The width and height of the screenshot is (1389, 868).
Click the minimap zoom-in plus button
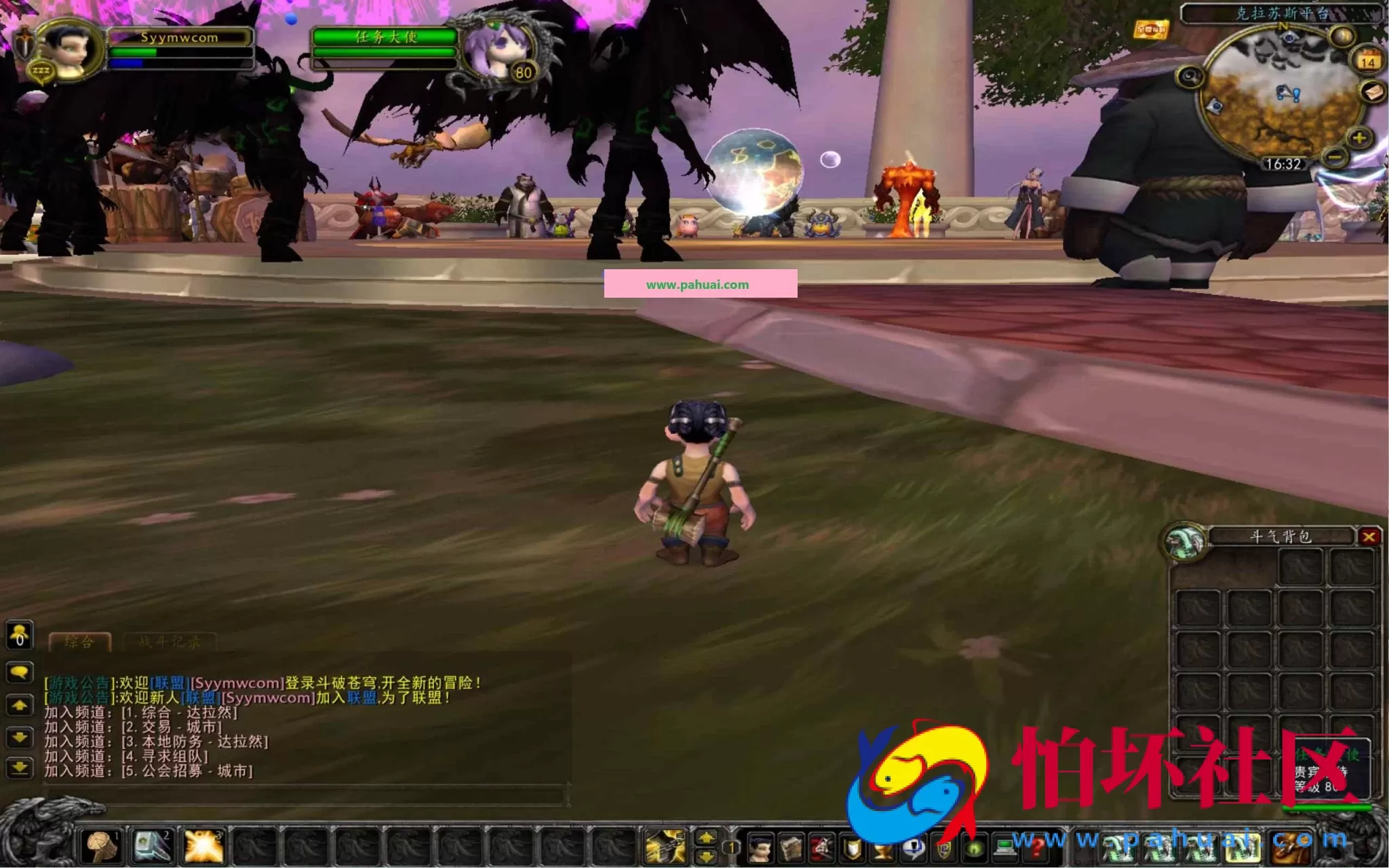[1358, 138]
